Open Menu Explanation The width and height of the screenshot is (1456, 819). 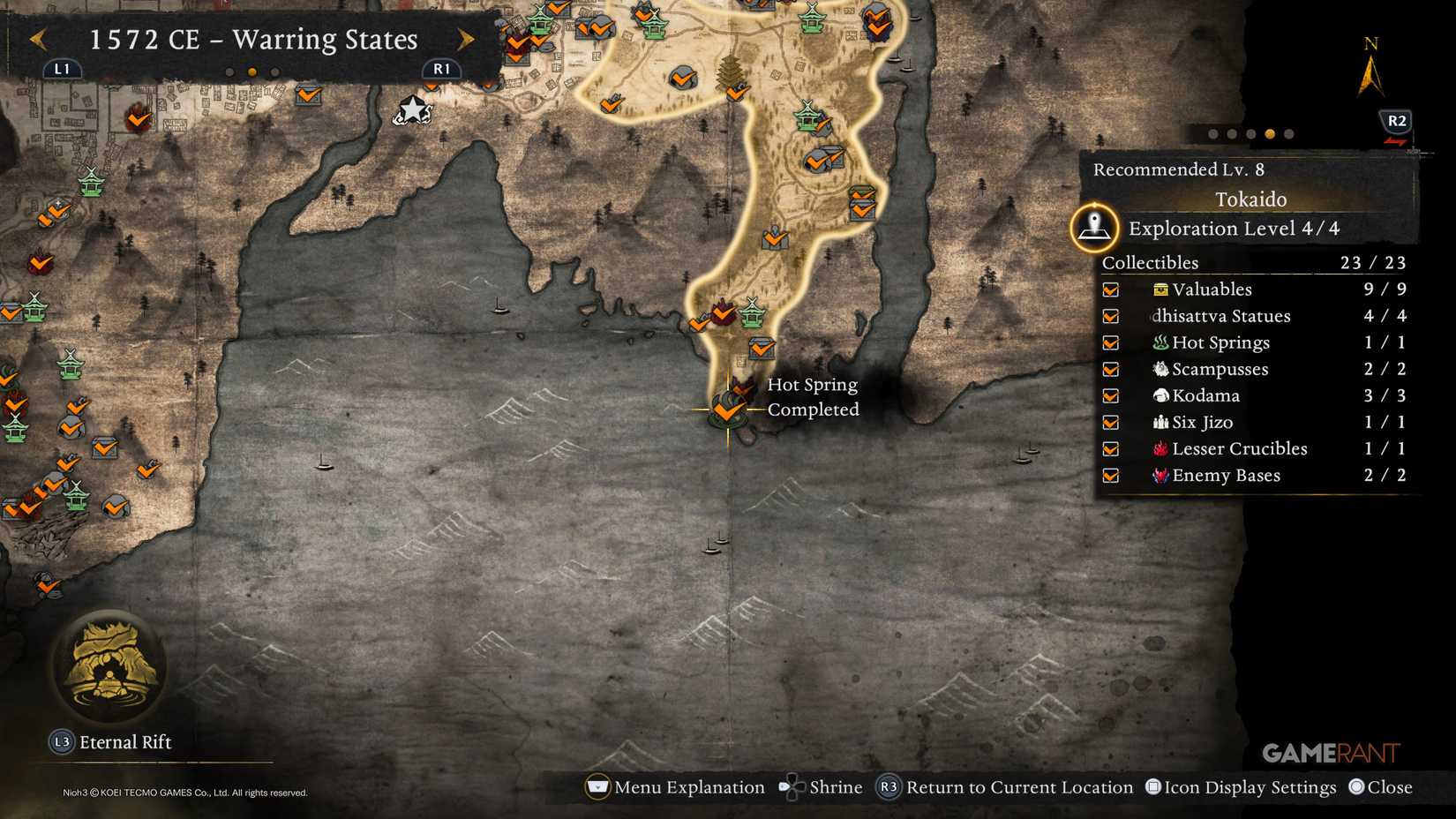[597, 786]
